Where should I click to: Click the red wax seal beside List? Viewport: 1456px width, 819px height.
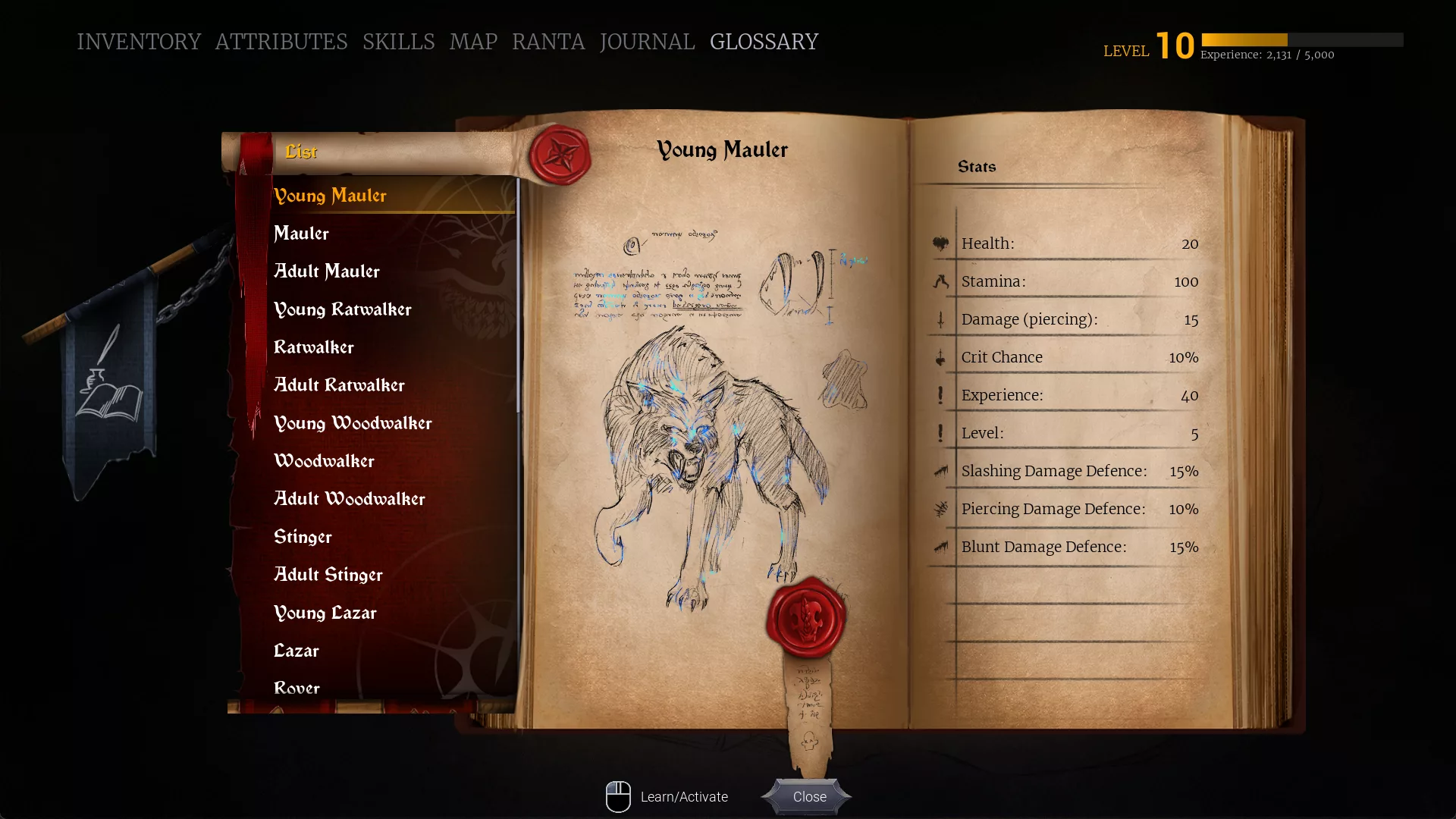click(x=560, y=154)
